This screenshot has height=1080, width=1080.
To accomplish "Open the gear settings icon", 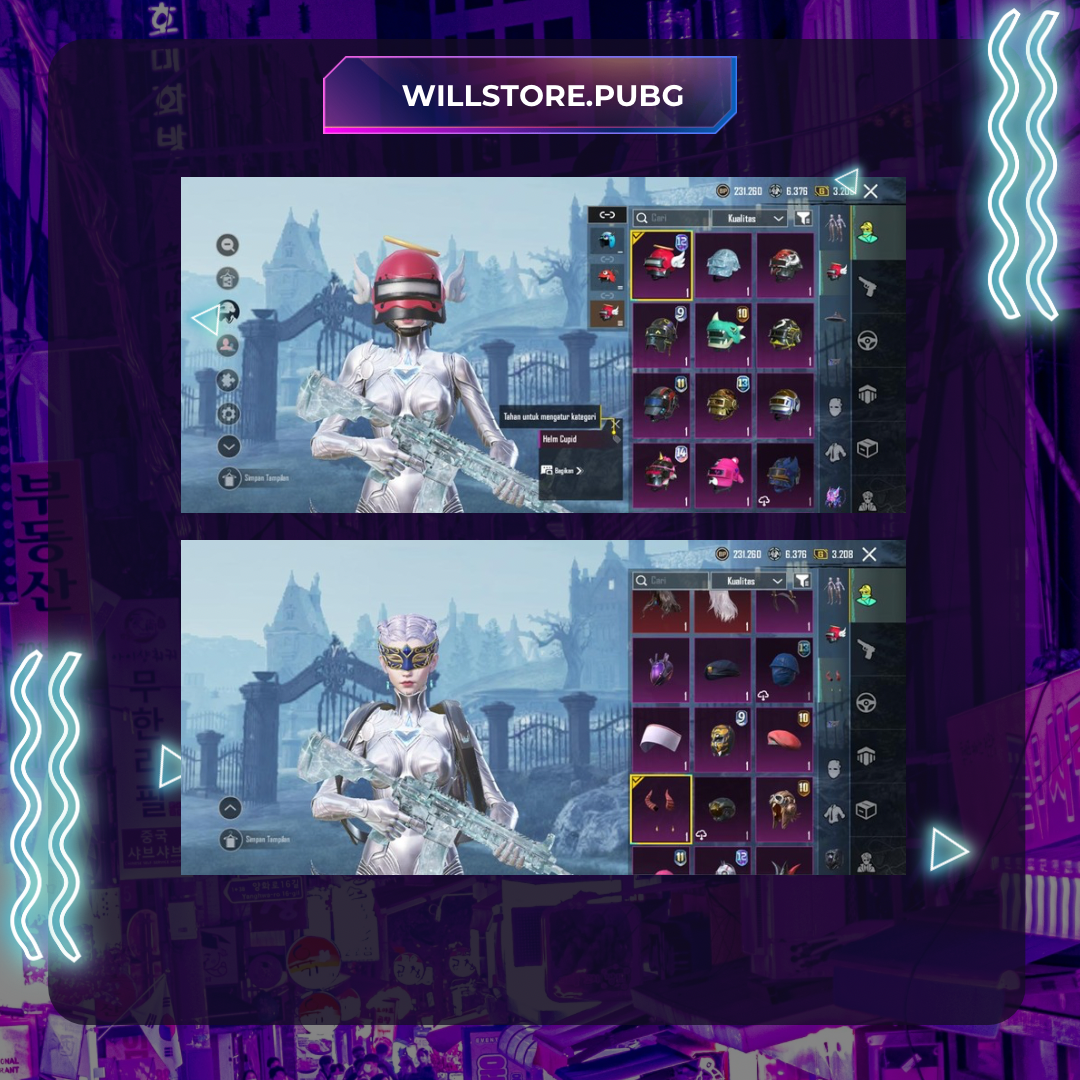I will point(229,414).
